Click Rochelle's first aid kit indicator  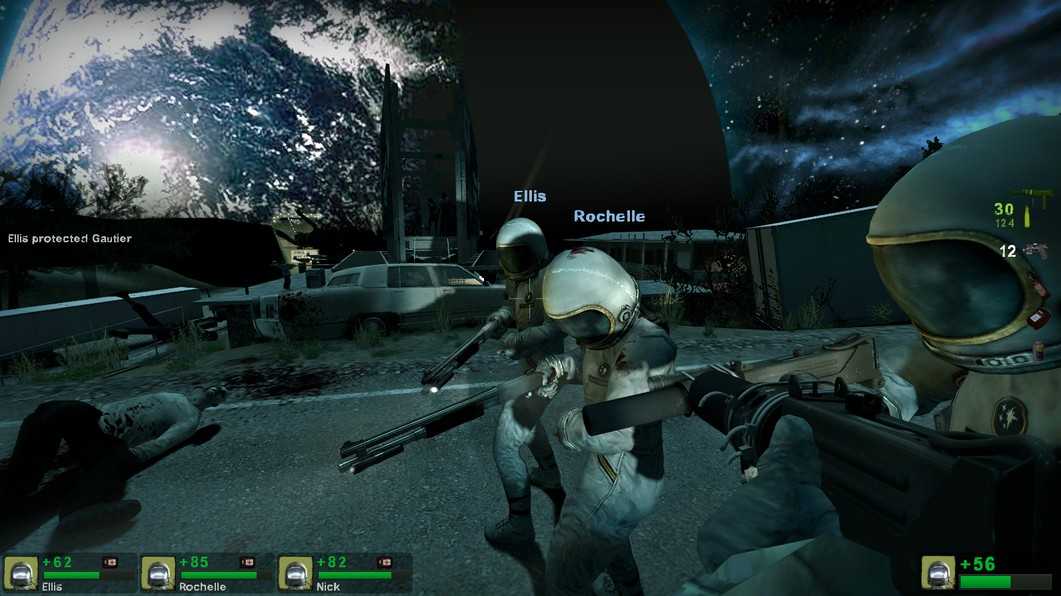(x=248, y=562)
